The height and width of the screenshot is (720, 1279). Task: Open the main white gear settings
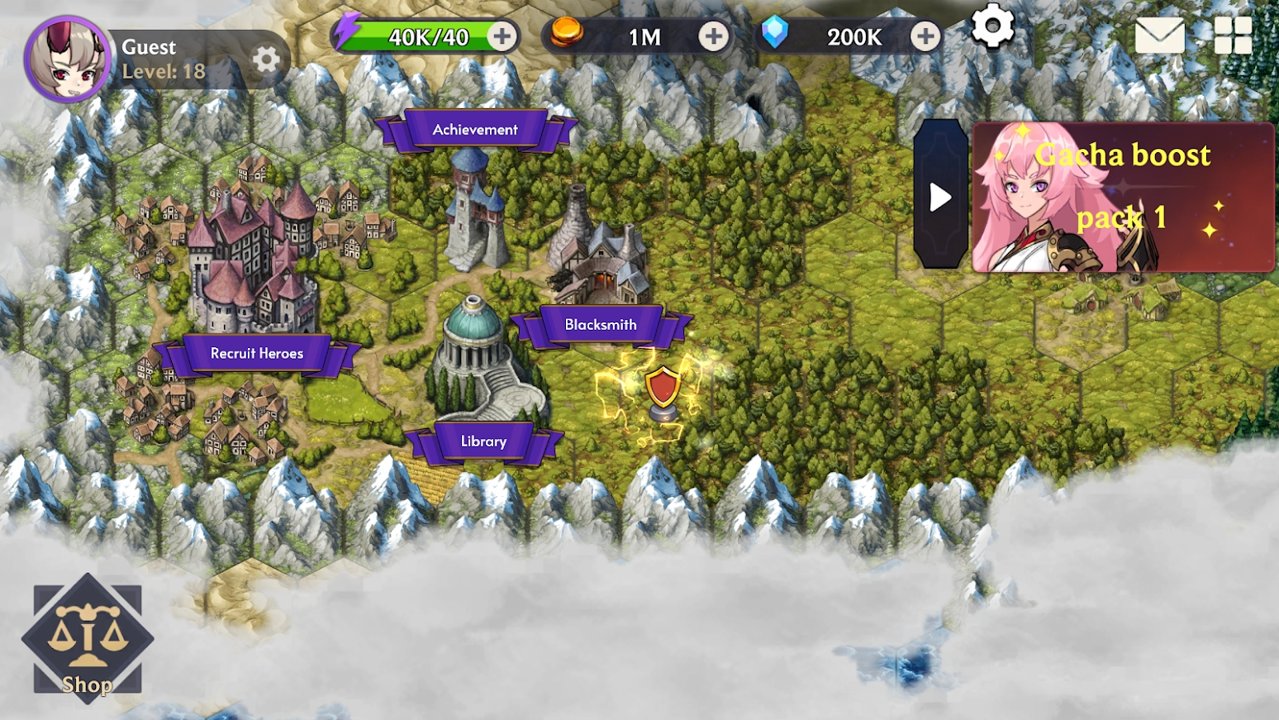coord(993,26)
